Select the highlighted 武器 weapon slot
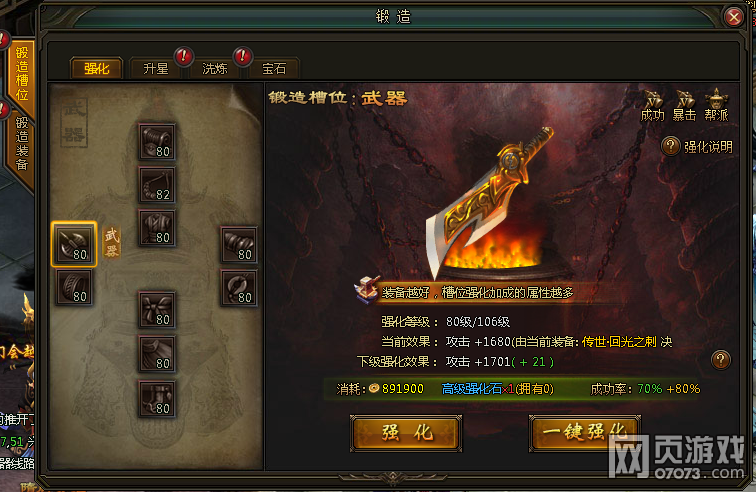Viewport: 756px width, 492px height. click(x=74, y=244)
